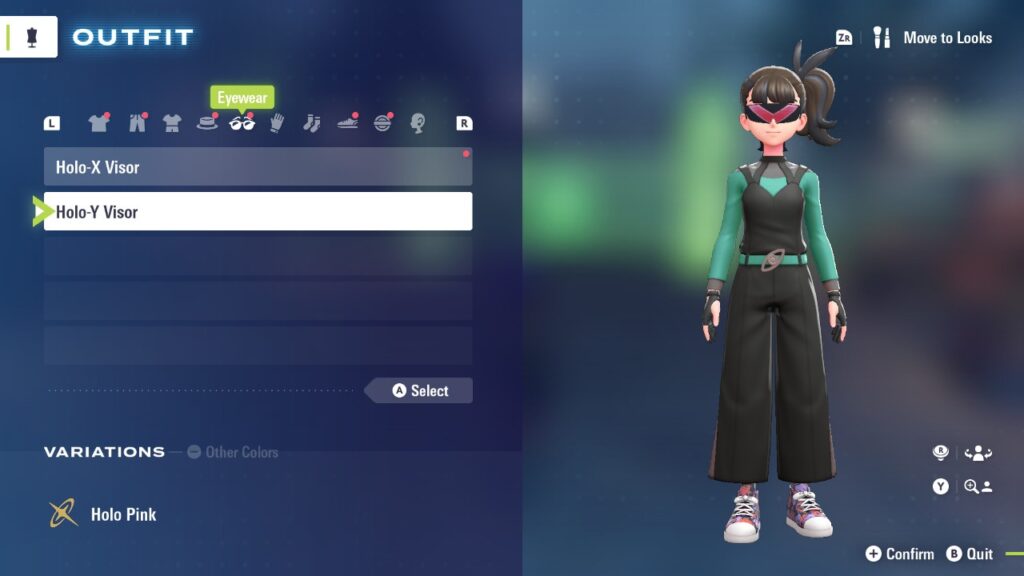Screen dimensions: 1024x576
Task: Zoom in on the character preview
Action: 975,486
